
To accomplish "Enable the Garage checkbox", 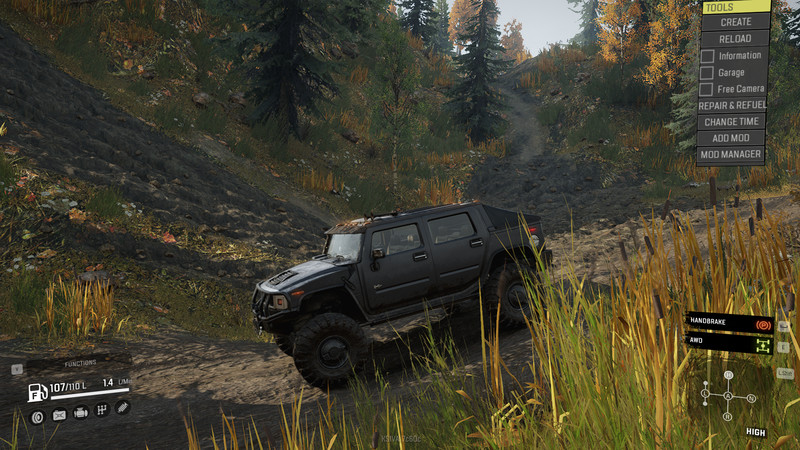I will pos(707,73).
